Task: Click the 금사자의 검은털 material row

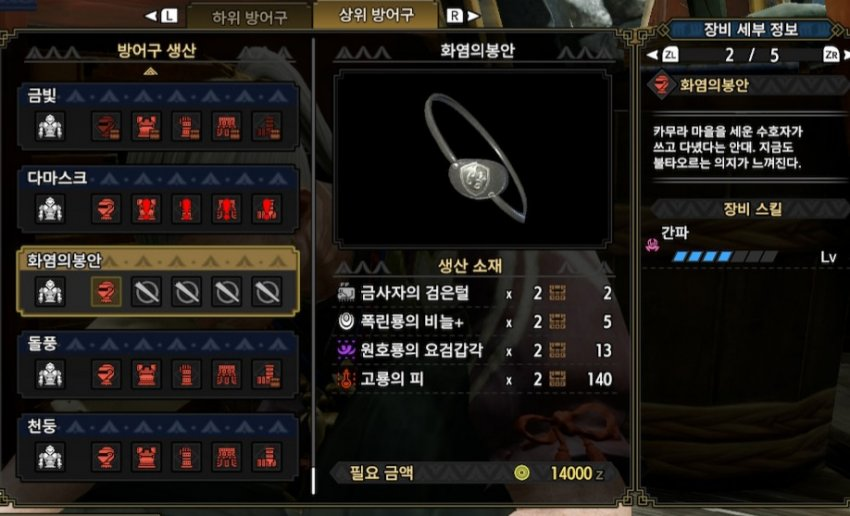Action: [475, 293]
